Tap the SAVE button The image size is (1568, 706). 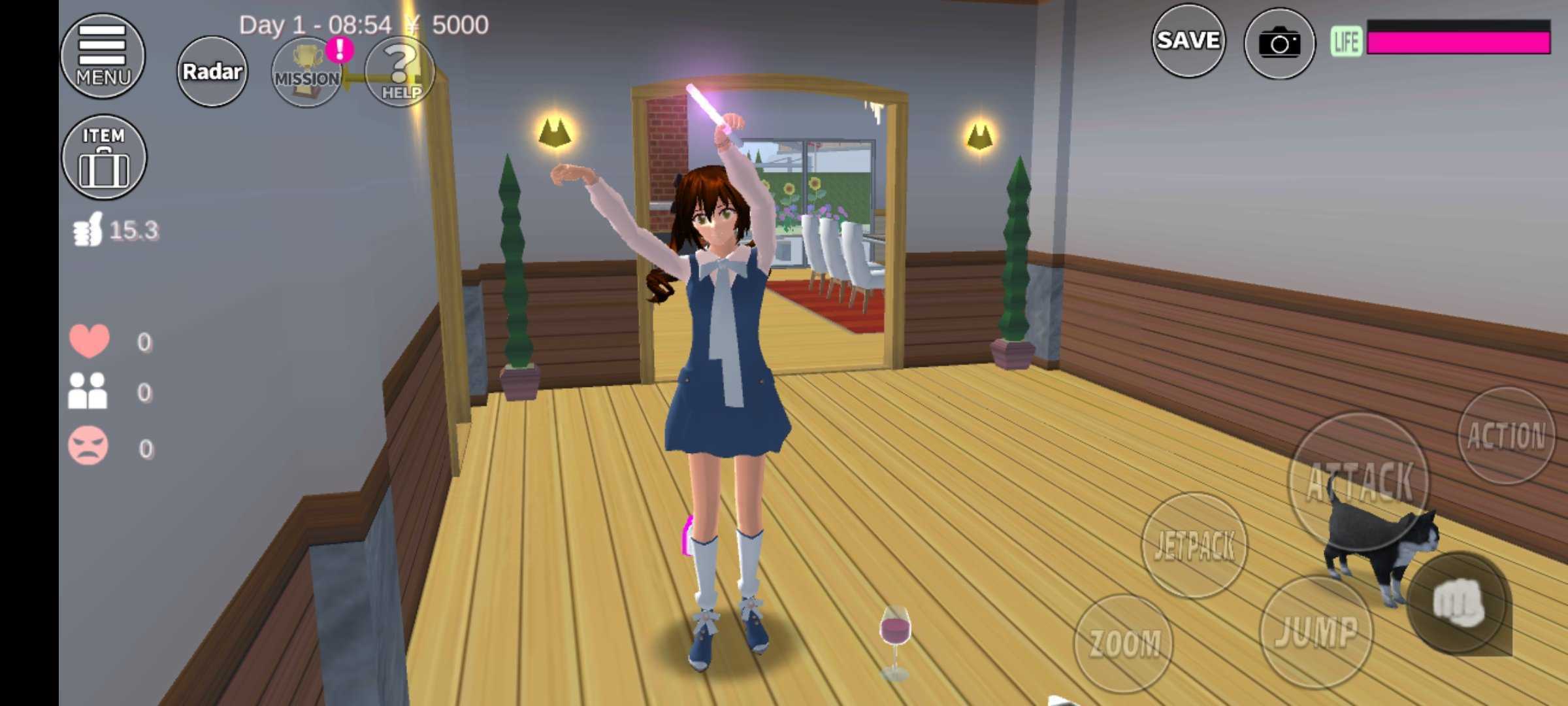tap(1188, 41)
